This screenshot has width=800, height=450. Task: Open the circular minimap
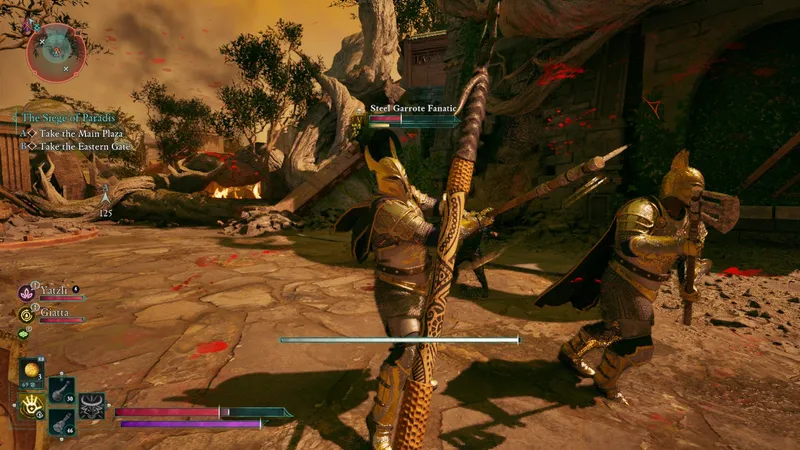57,52
